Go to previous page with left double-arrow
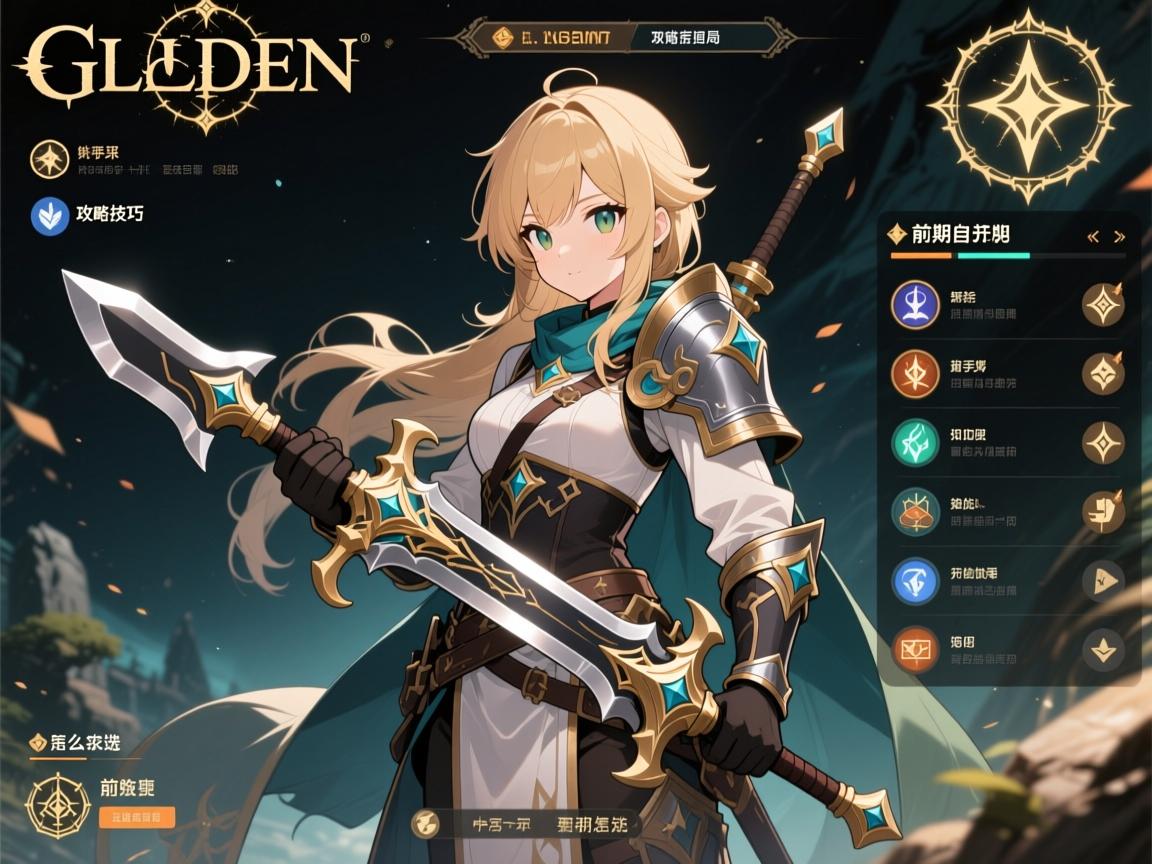The image size is (1152, 864). 1093,237
